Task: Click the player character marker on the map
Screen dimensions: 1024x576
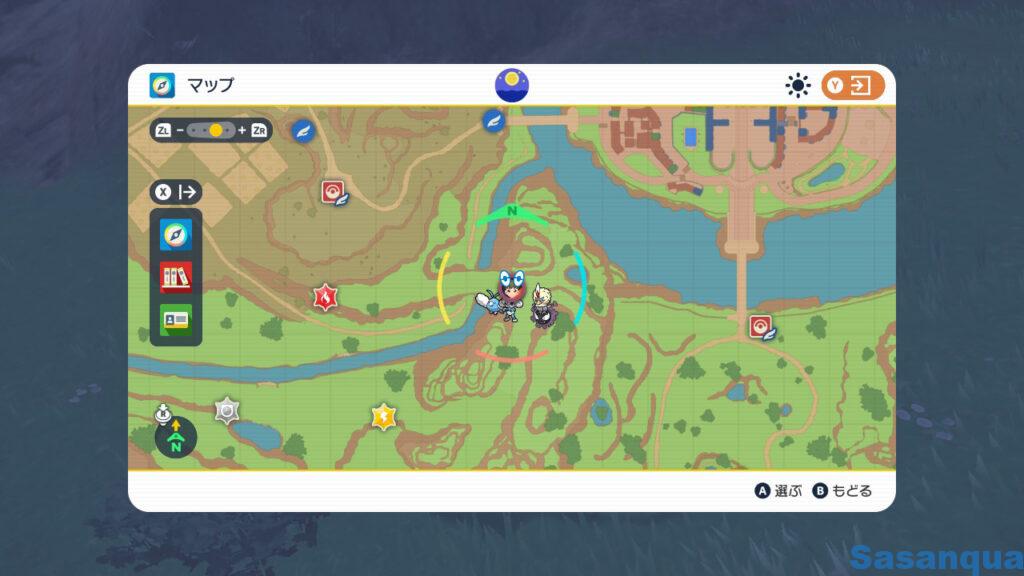Action: point(512,291)
